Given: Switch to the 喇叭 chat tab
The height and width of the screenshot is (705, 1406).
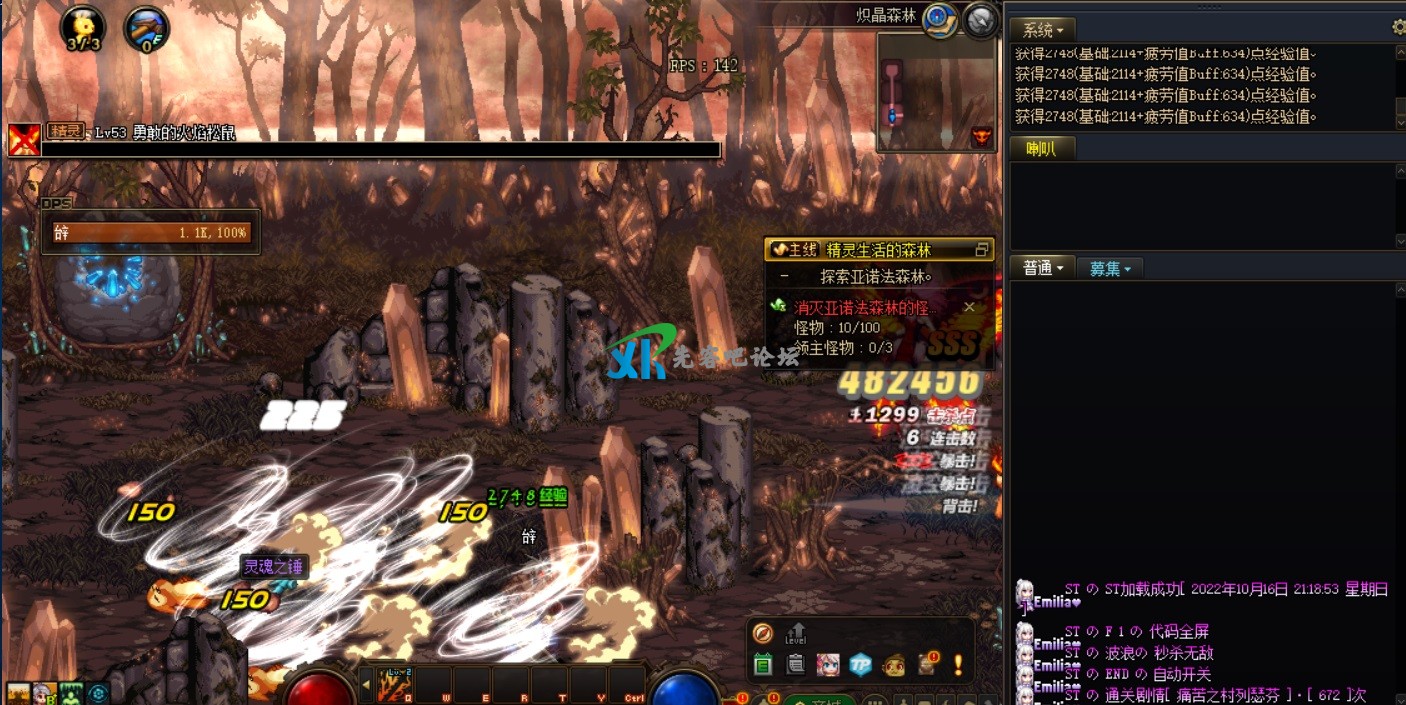Looking at the screenshot, I should click(1034, 149).
